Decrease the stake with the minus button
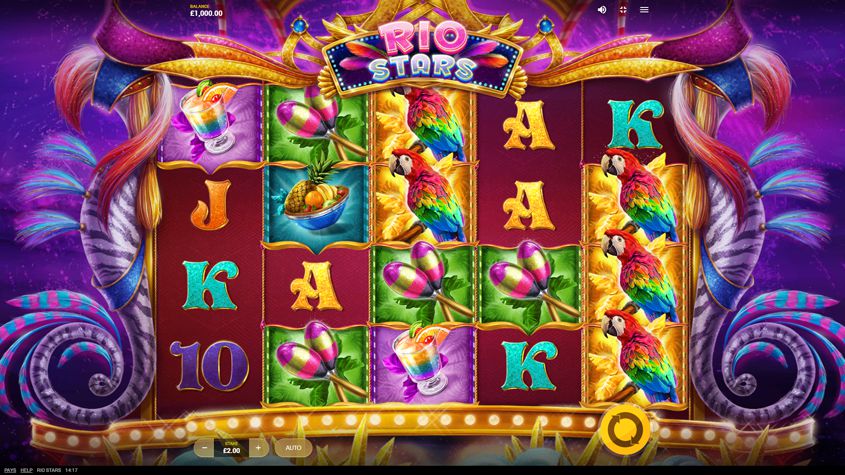 coord(204,447)
